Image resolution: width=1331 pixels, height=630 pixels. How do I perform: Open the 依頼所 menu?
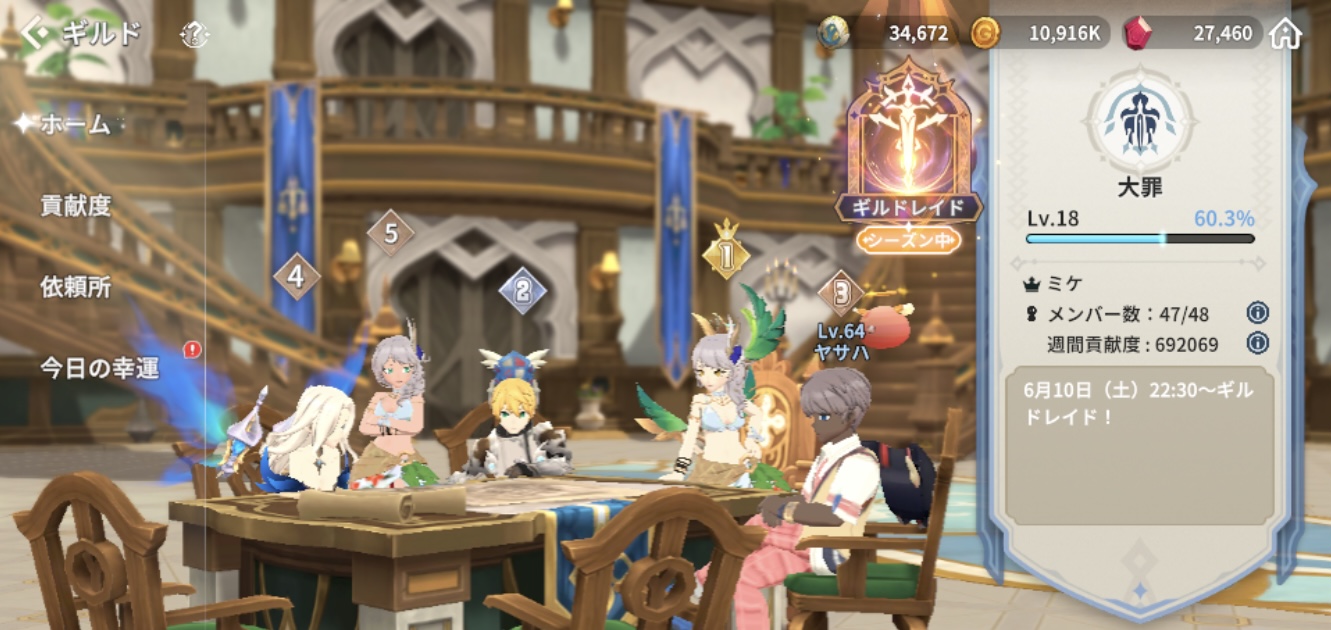76,287
